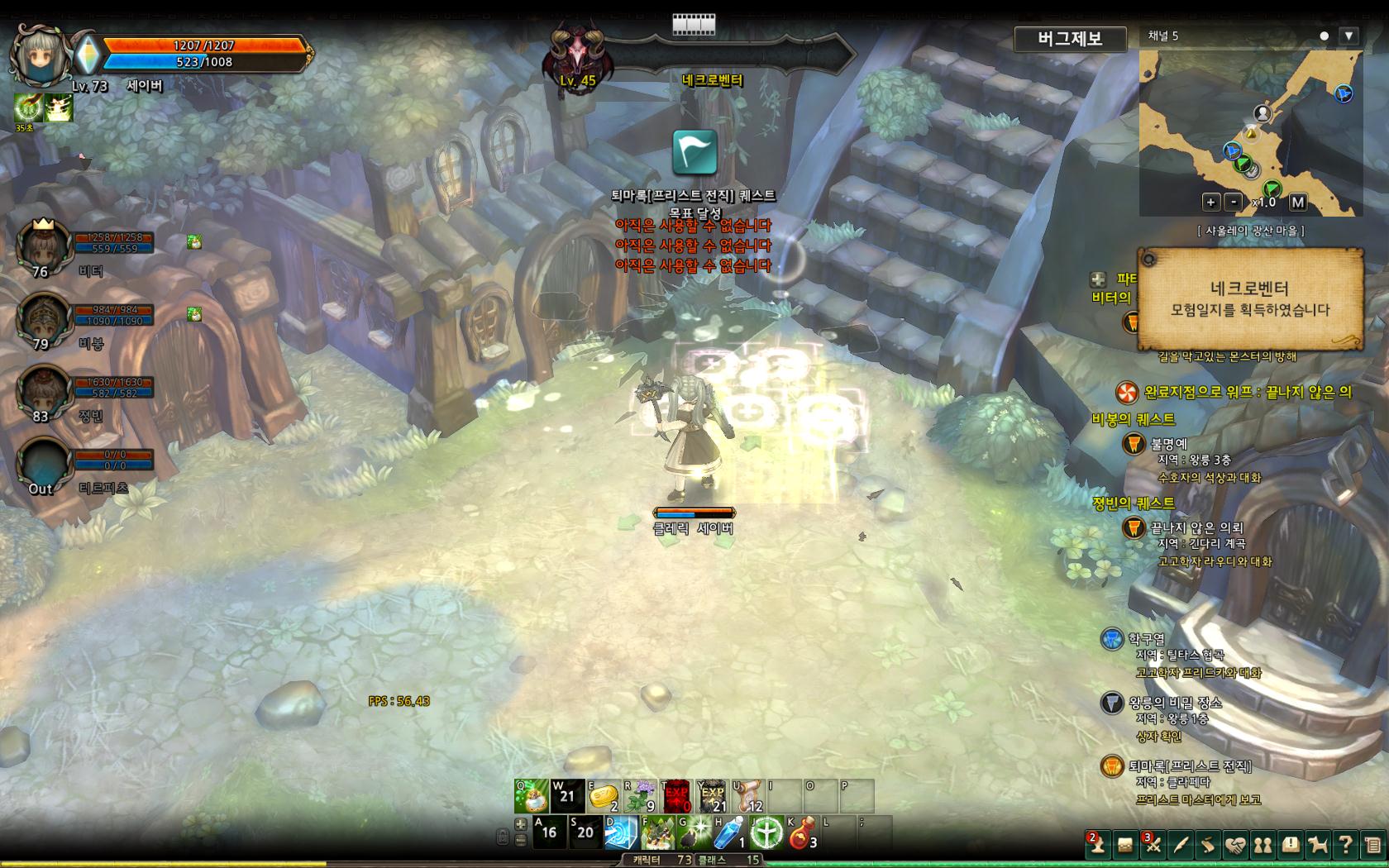Use the blue crystal potion

click(x=730, y=832)
